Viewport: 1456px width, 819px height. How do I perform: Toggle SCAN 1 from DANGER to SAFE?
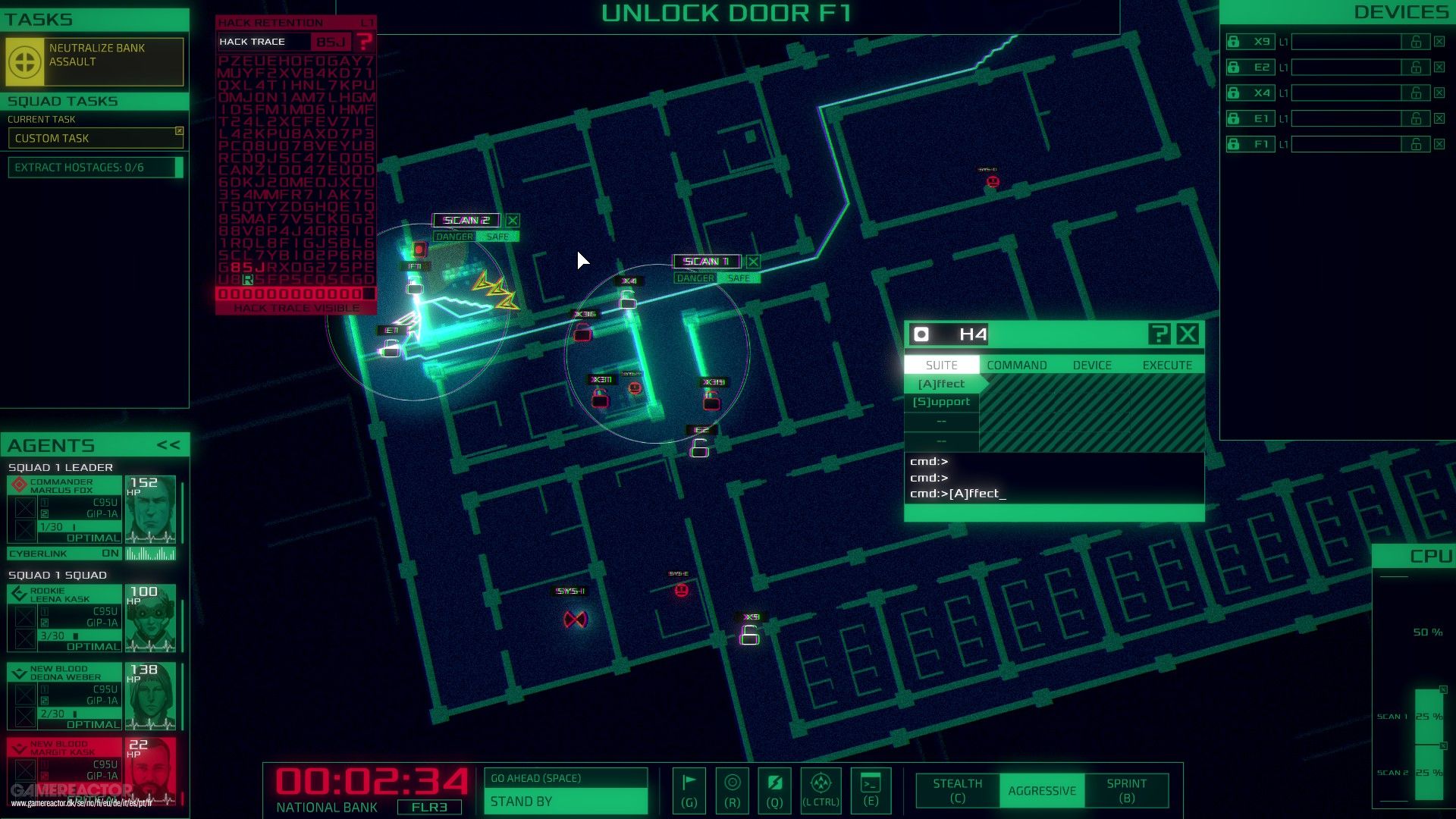(x=739, y=278)
